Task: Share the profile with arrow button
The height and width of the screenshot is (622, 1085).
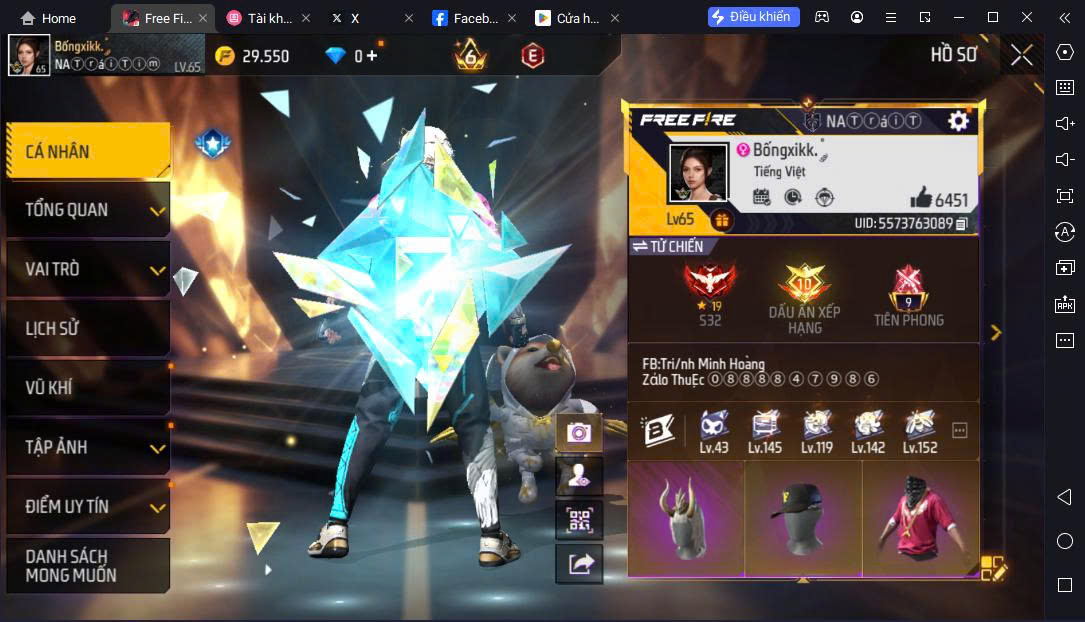Action: point(579,564)
